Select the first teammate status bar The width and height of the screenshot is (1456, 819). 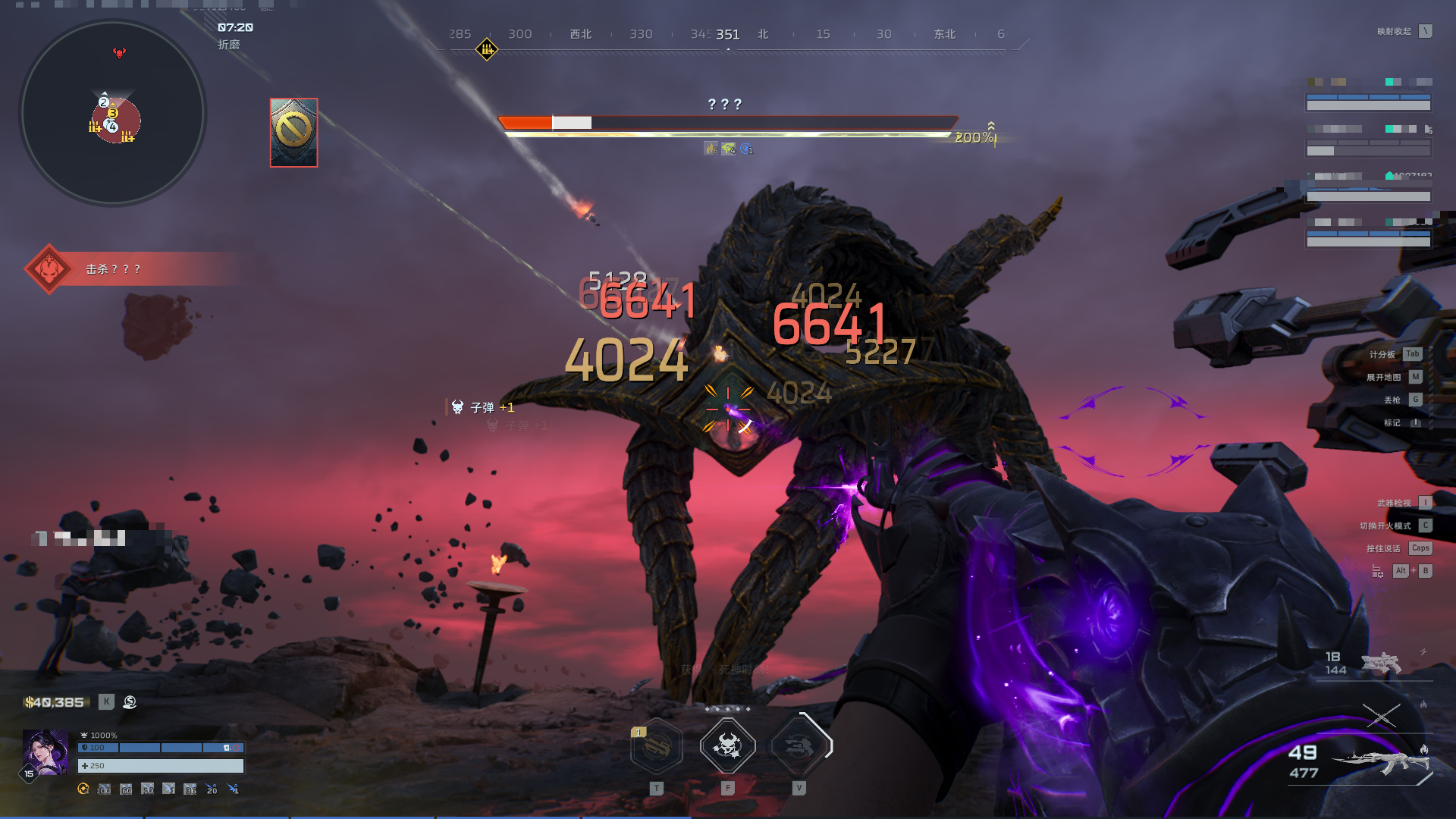pyautogui.click(x=1368, y=98)
